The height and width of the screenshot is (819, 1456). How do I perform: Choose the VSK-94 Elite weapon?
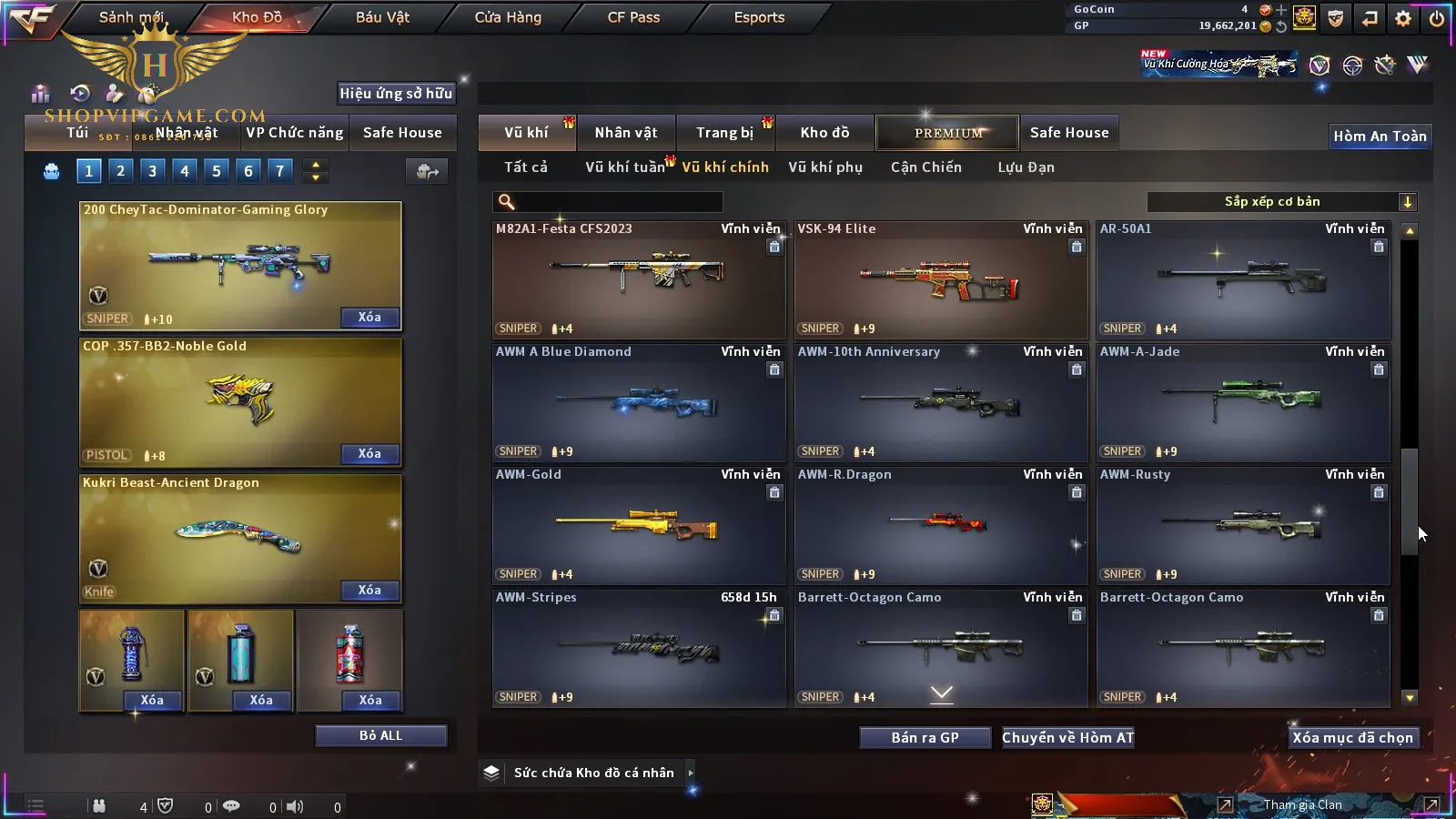[x=940, y=280]
